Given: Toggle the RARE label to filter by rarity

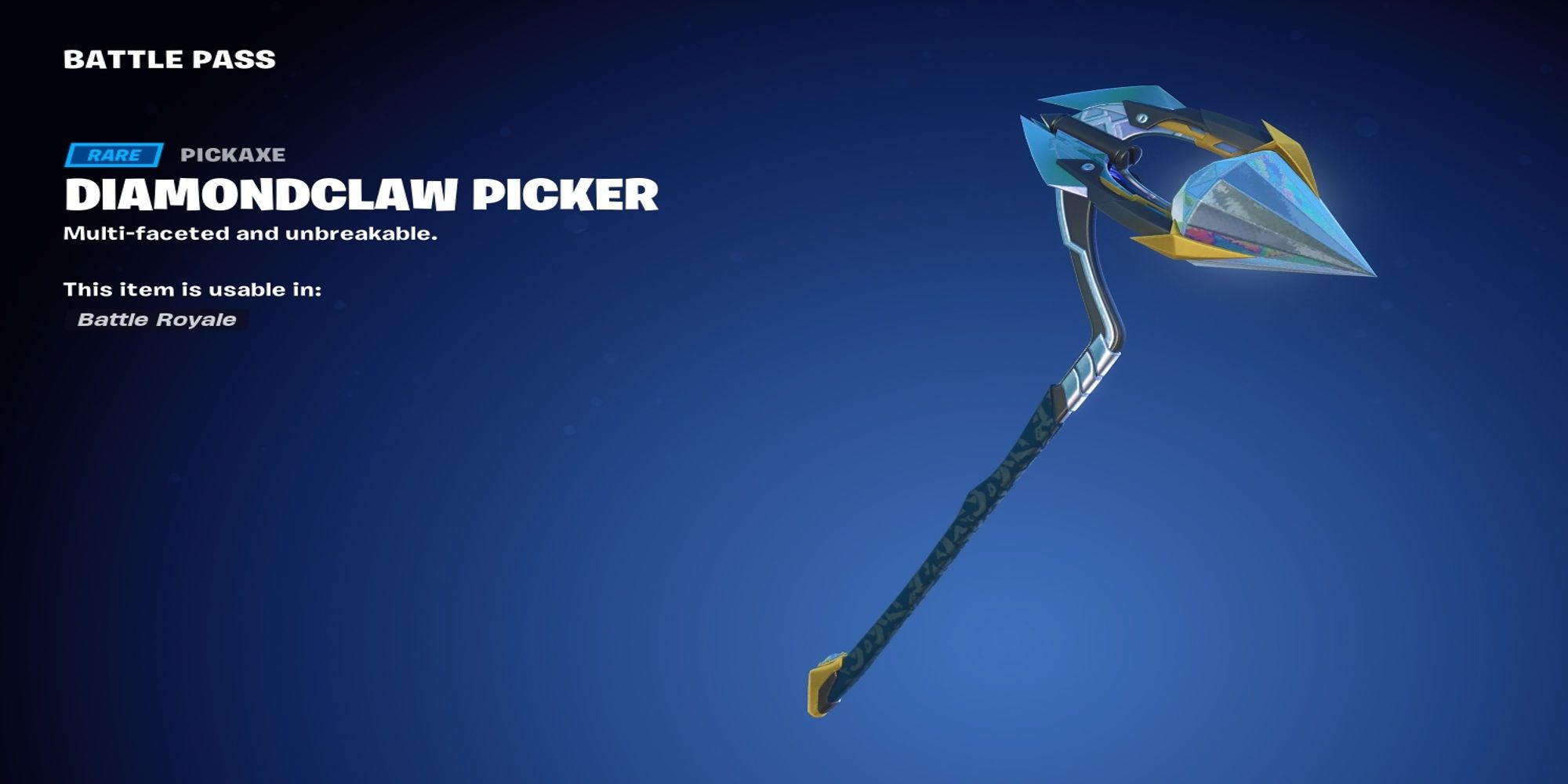Looking at the screenshot, I should pos(114,154).
